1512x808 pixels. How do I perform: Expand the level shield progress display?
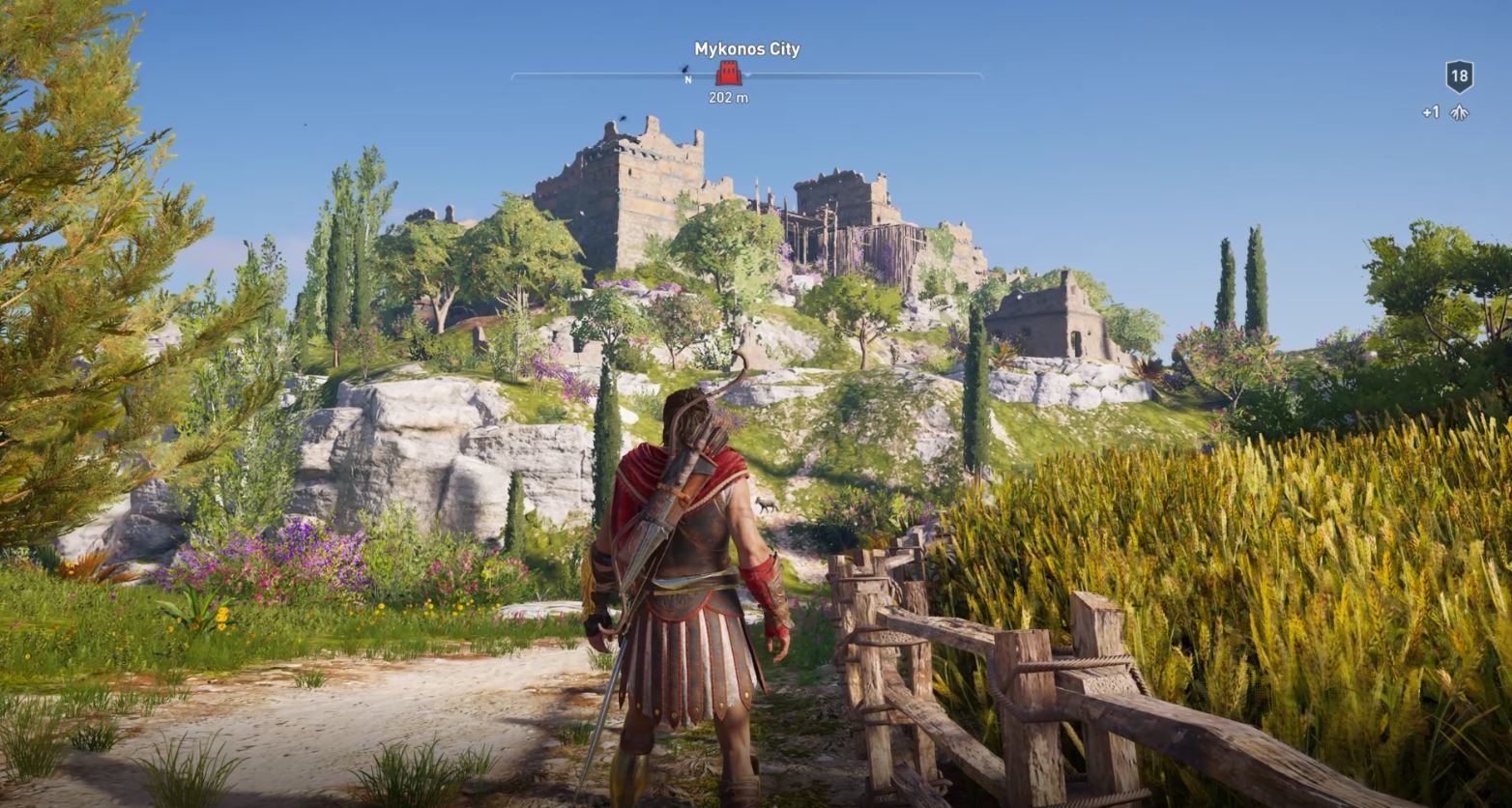tap(1460, 77)
